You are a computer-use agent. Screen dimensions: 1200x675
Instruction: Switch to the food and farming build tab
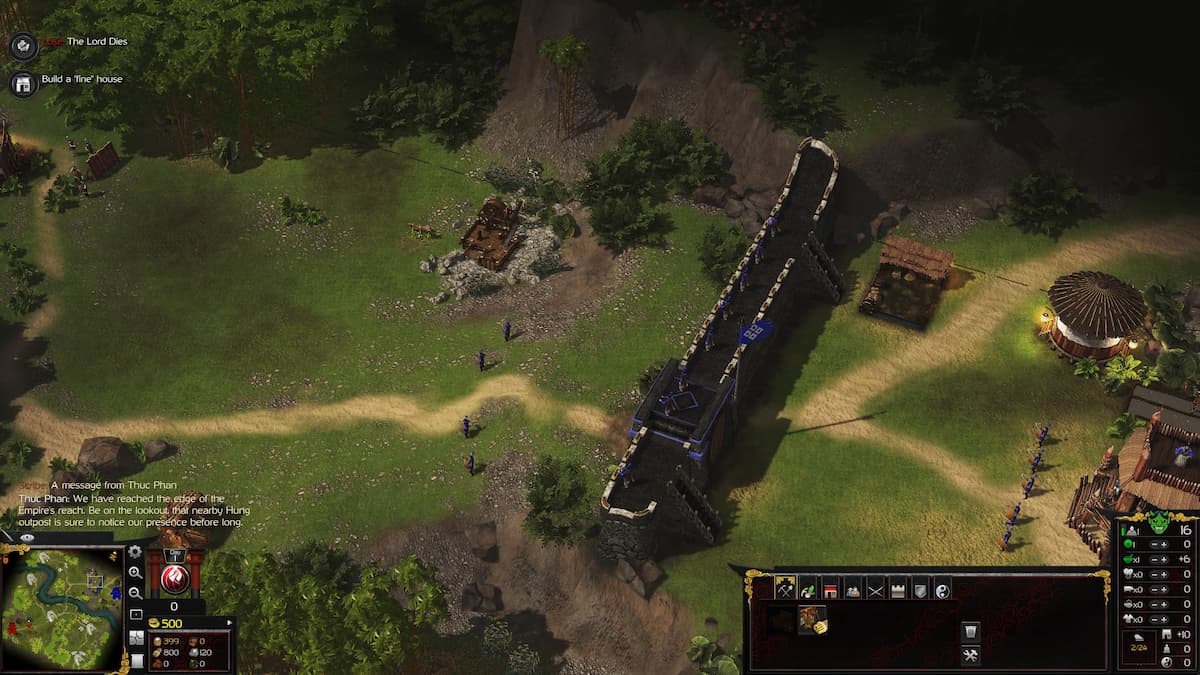(x=807, y=588)
